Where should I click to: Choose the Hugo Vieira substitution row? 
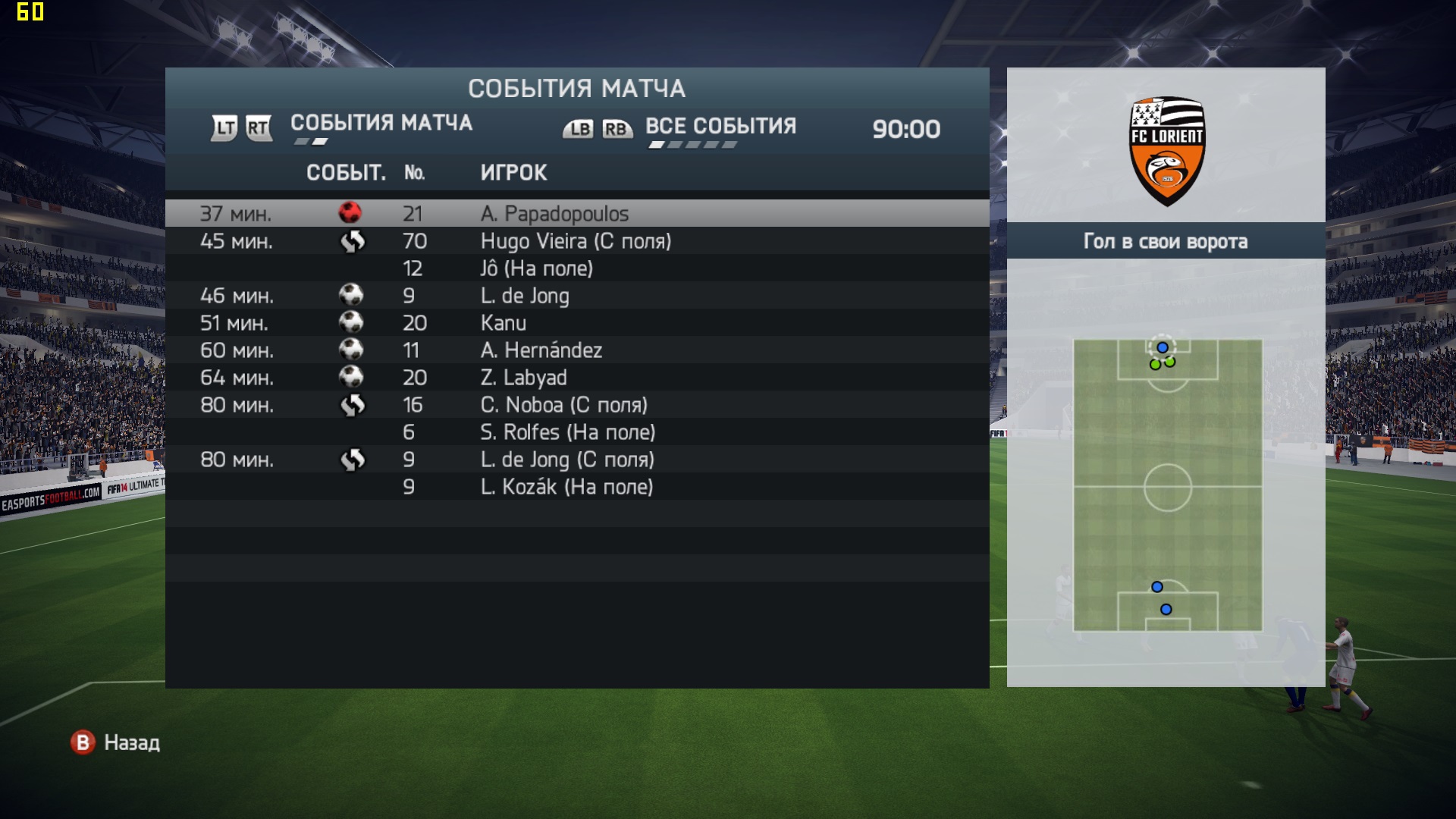pyautogui.click(x=576, y=241)
